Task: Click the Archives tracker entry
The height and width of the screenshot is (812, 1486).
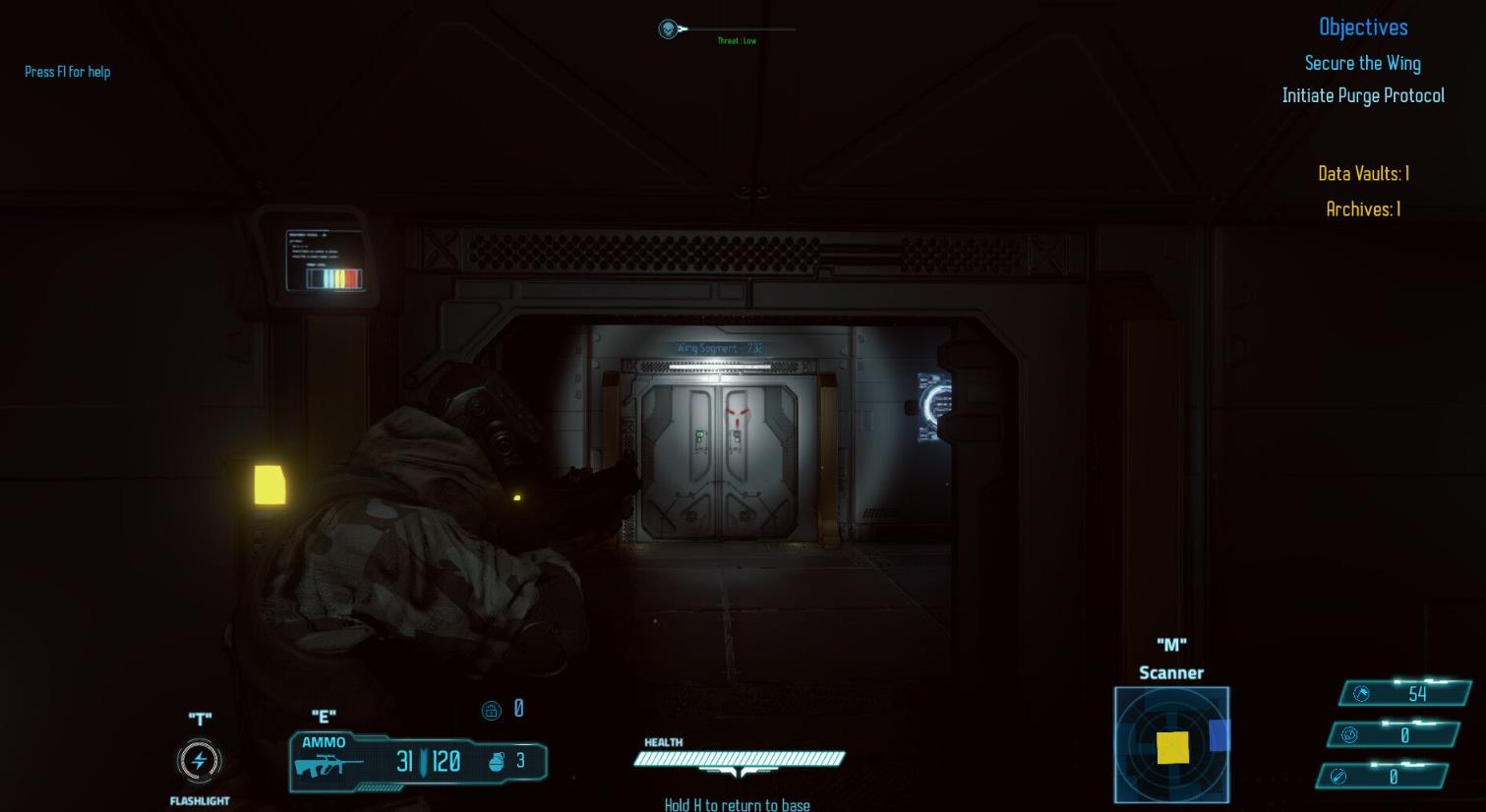Action: [1363, 208]
